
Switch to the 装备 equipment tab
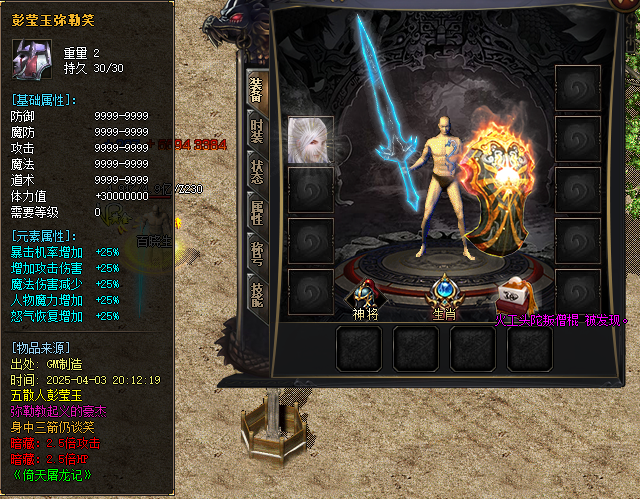[x=257, y=88]
